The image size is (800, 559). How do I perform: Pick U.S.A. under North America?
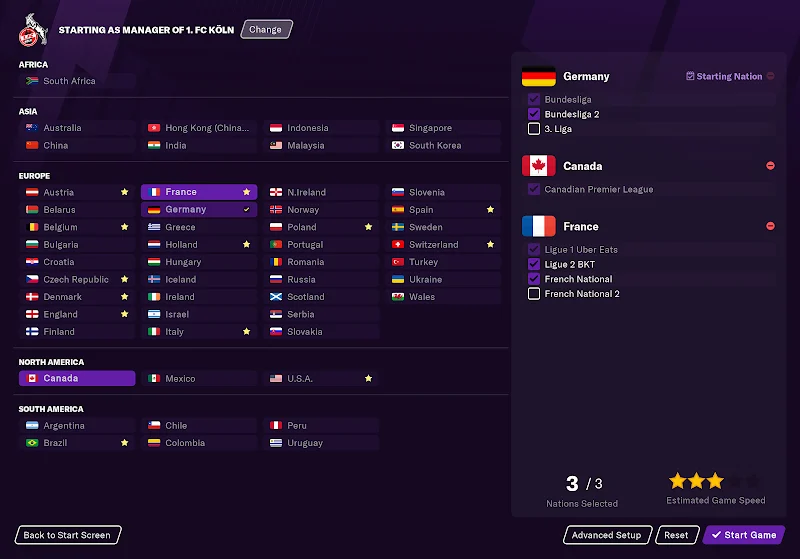(300, 379)
